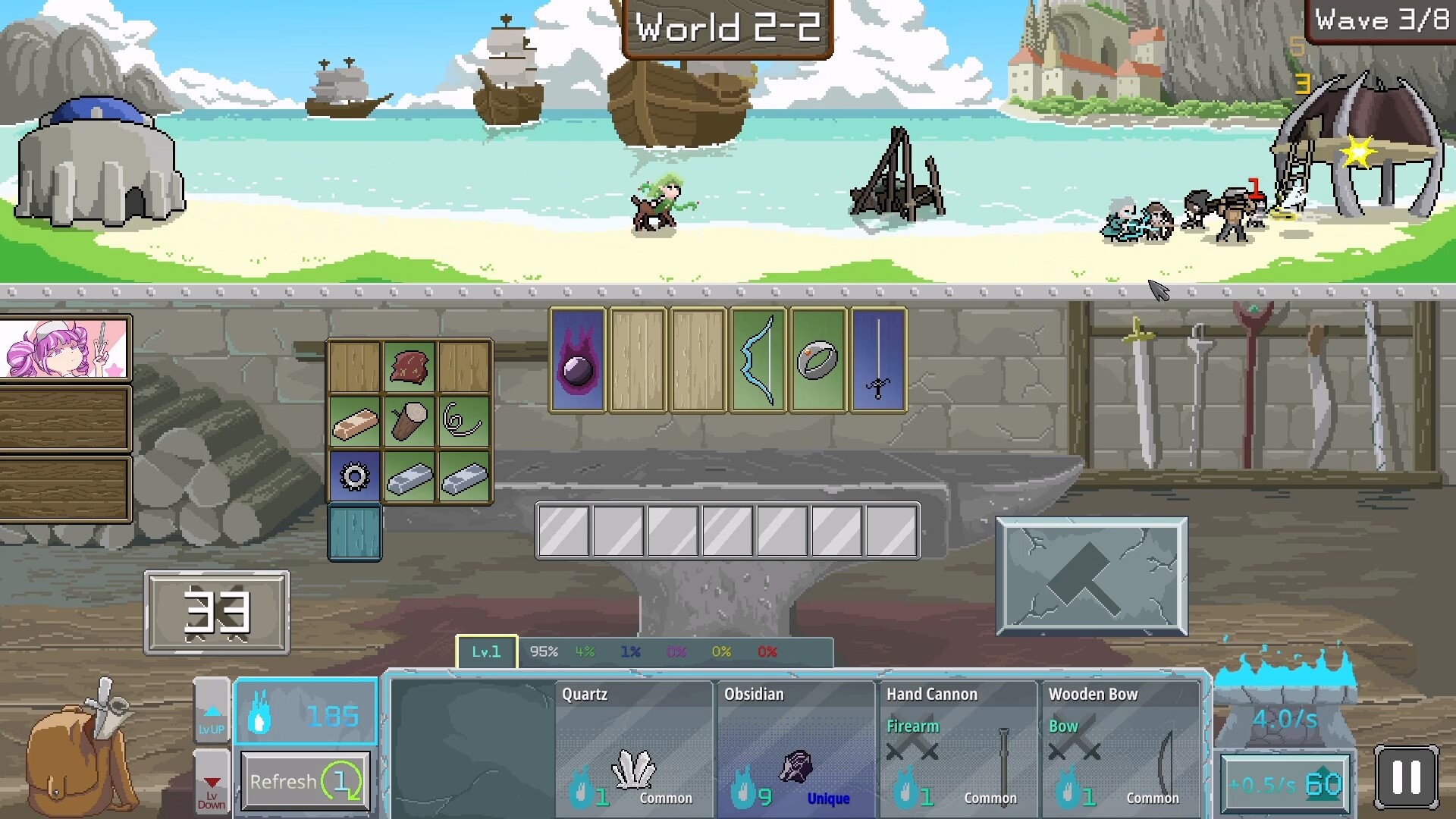Buy the Quartz from the shop
Image resolution: width=1456 pixels, height=819 pixels.
click(634, 747)
